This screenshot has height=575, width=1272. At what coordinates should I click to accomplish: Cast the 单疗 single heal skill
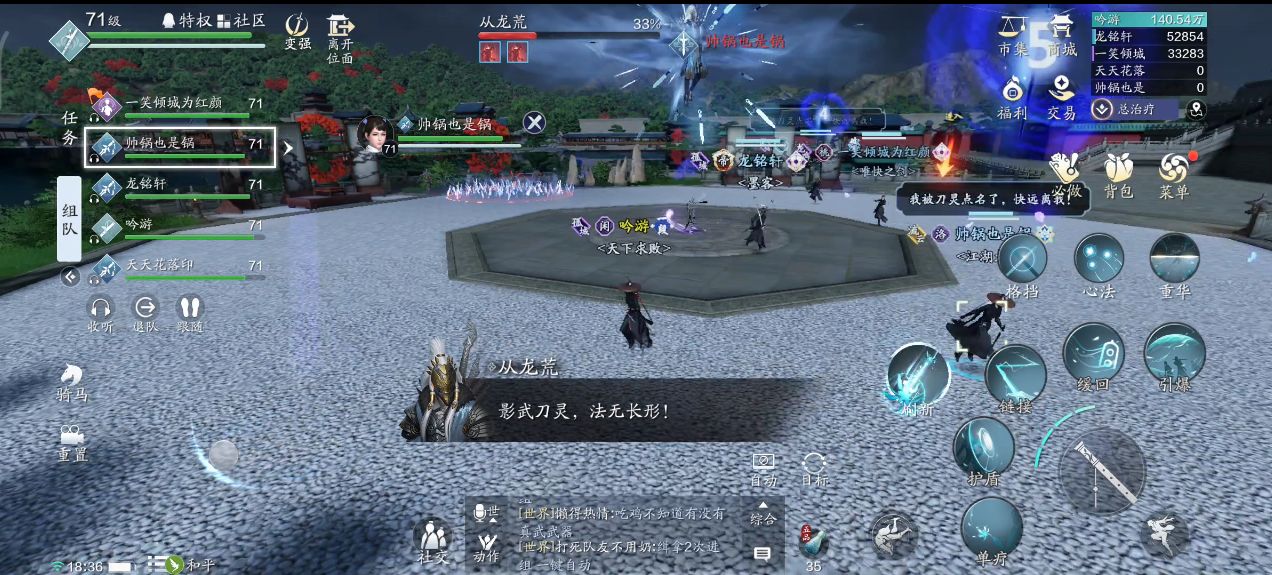pos(991,527)
